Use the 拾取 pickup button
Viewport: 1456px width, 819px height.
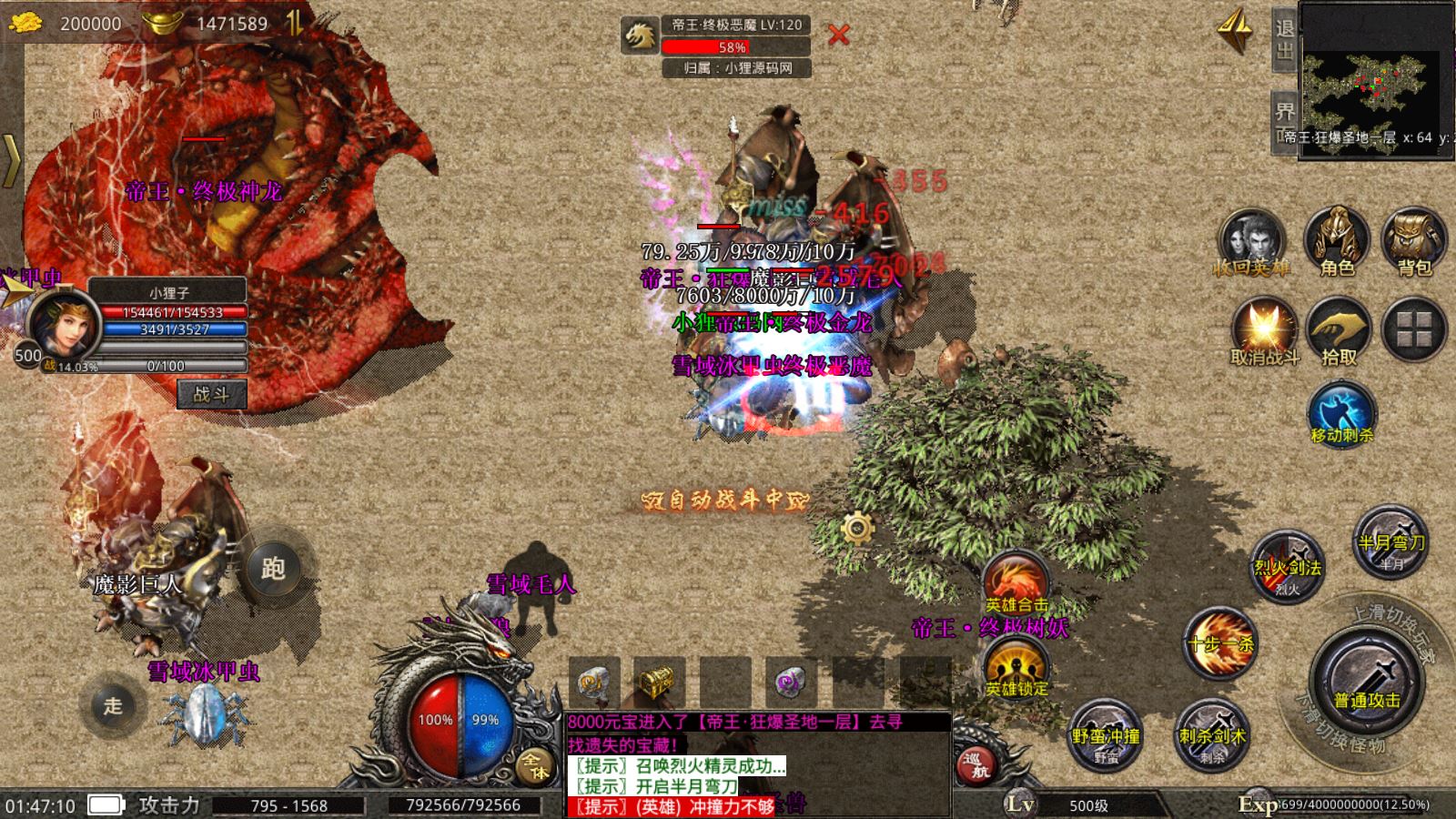pyautogui.click(x=1339, y=331)
